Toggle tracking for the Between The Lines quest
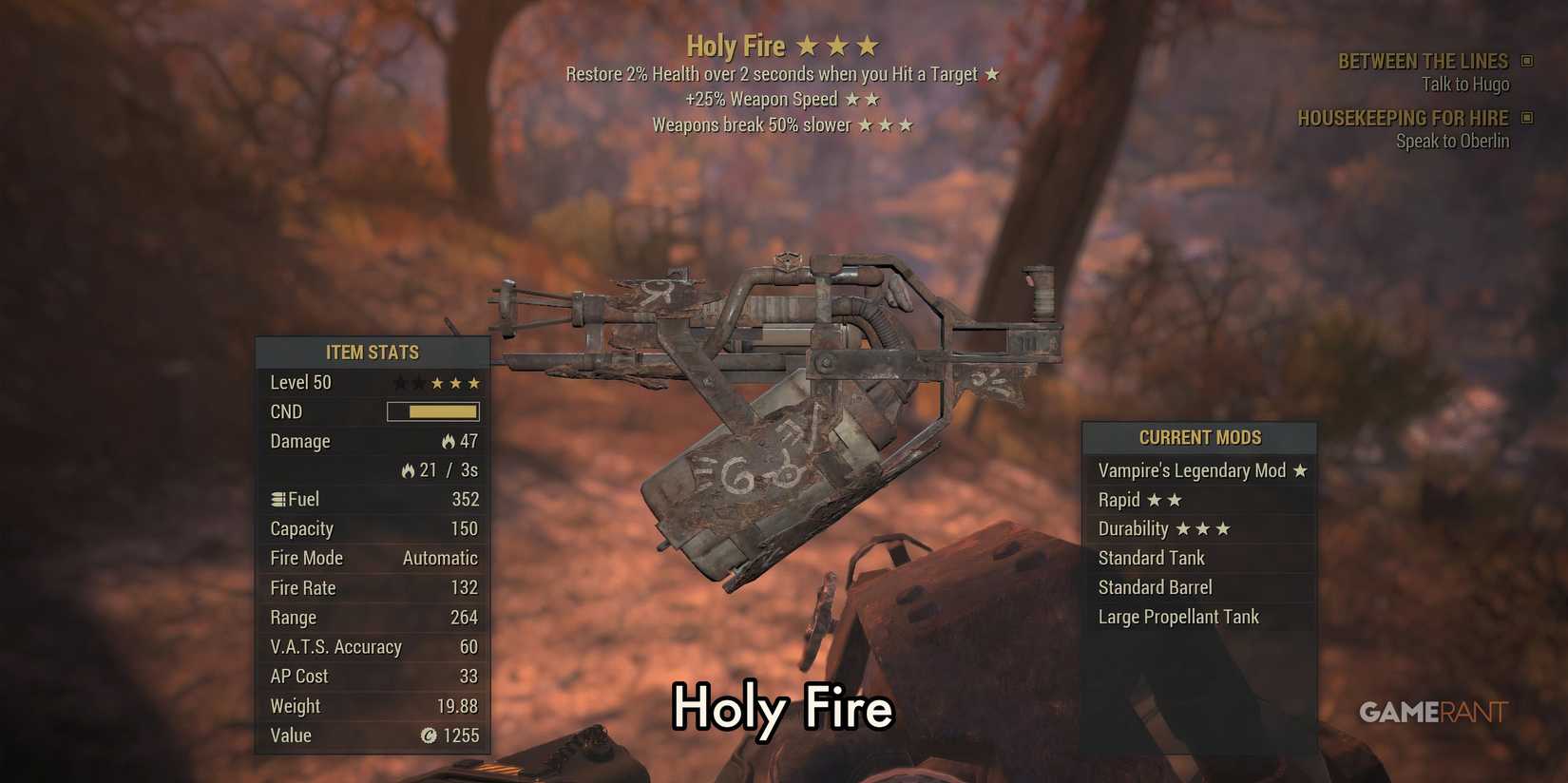This screenshot has height=783, width=1568. pos(1526,59)
